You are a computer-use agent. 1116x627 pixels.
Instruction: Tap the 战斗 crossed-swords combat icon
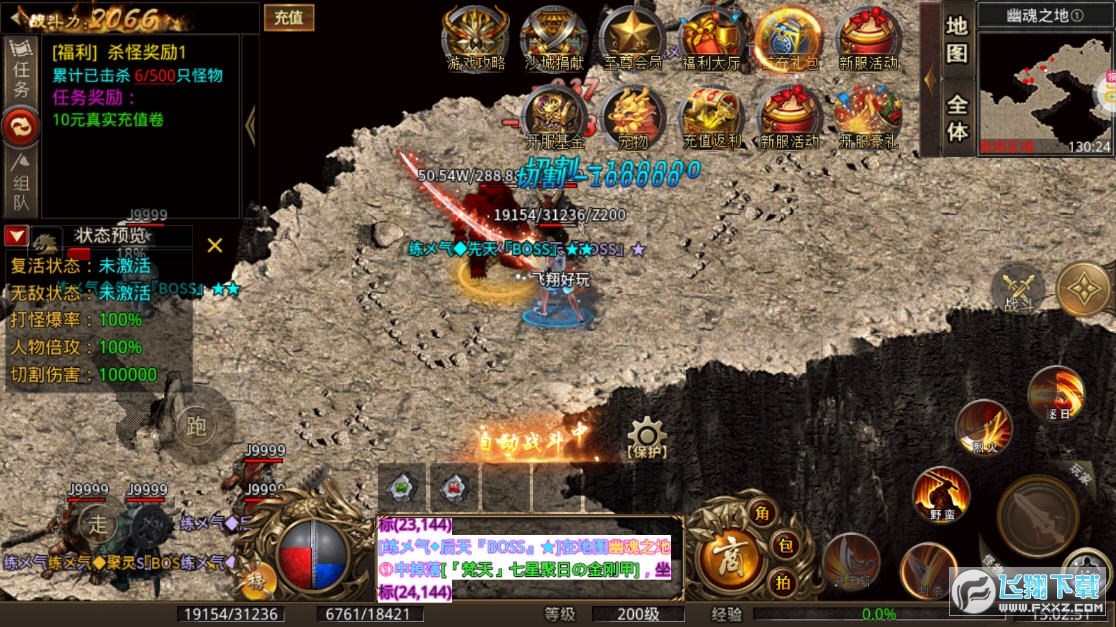(x=1018, y=290)
